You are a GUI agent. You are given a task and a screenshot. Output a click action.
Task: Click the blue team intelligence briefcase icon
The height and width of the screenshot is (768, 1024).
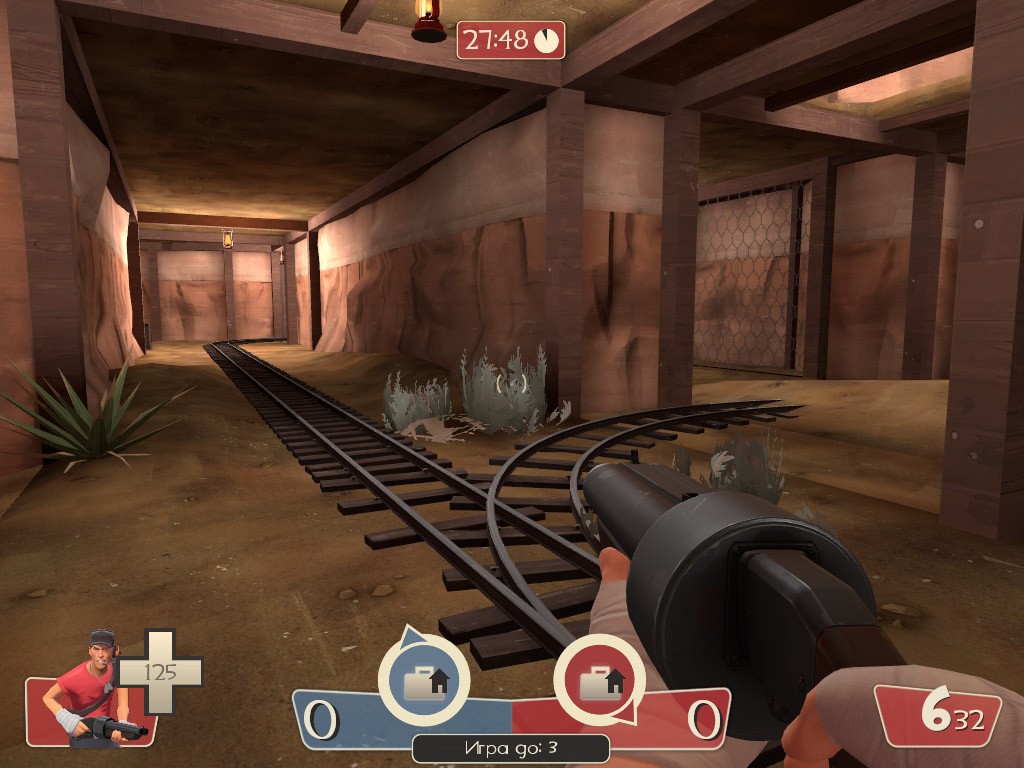click(424, 681)
